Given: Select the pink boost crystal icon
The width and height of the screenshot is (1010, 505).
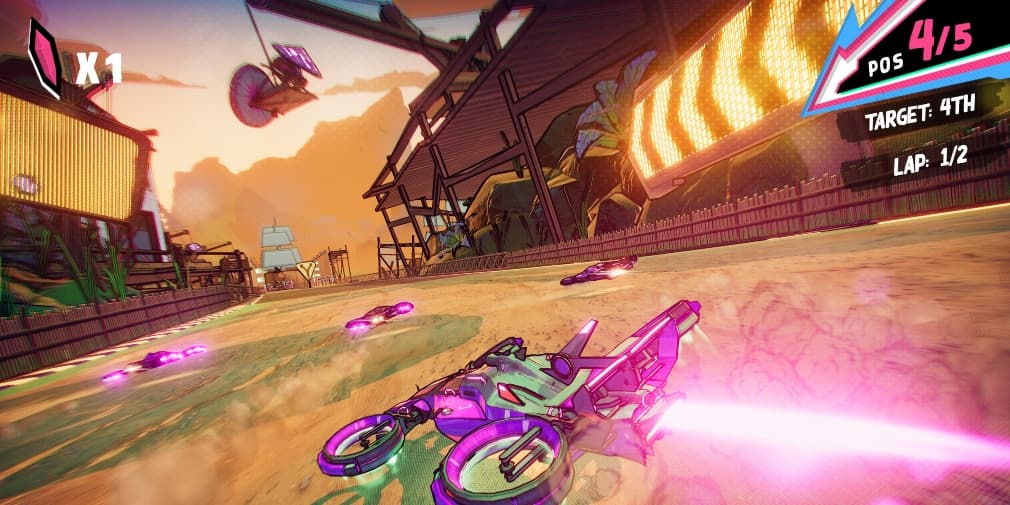Looking at the screenshot, I should (46, 59).
